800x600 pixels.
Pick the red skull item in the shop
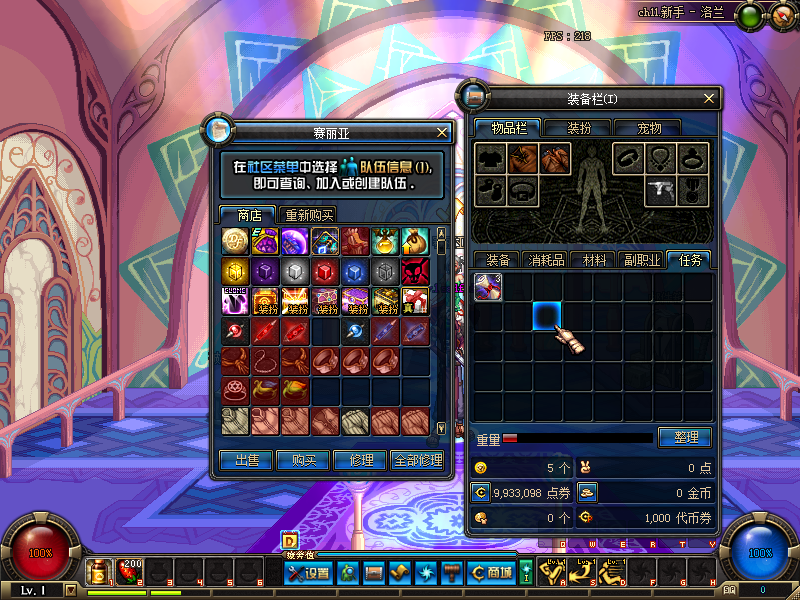tap(415, 270)
